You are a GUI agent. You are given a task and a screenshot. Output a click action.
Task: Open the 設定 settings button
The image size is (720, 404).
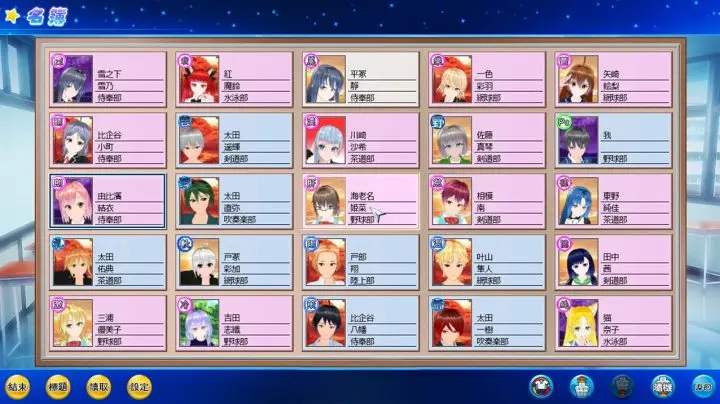point(140,385)
